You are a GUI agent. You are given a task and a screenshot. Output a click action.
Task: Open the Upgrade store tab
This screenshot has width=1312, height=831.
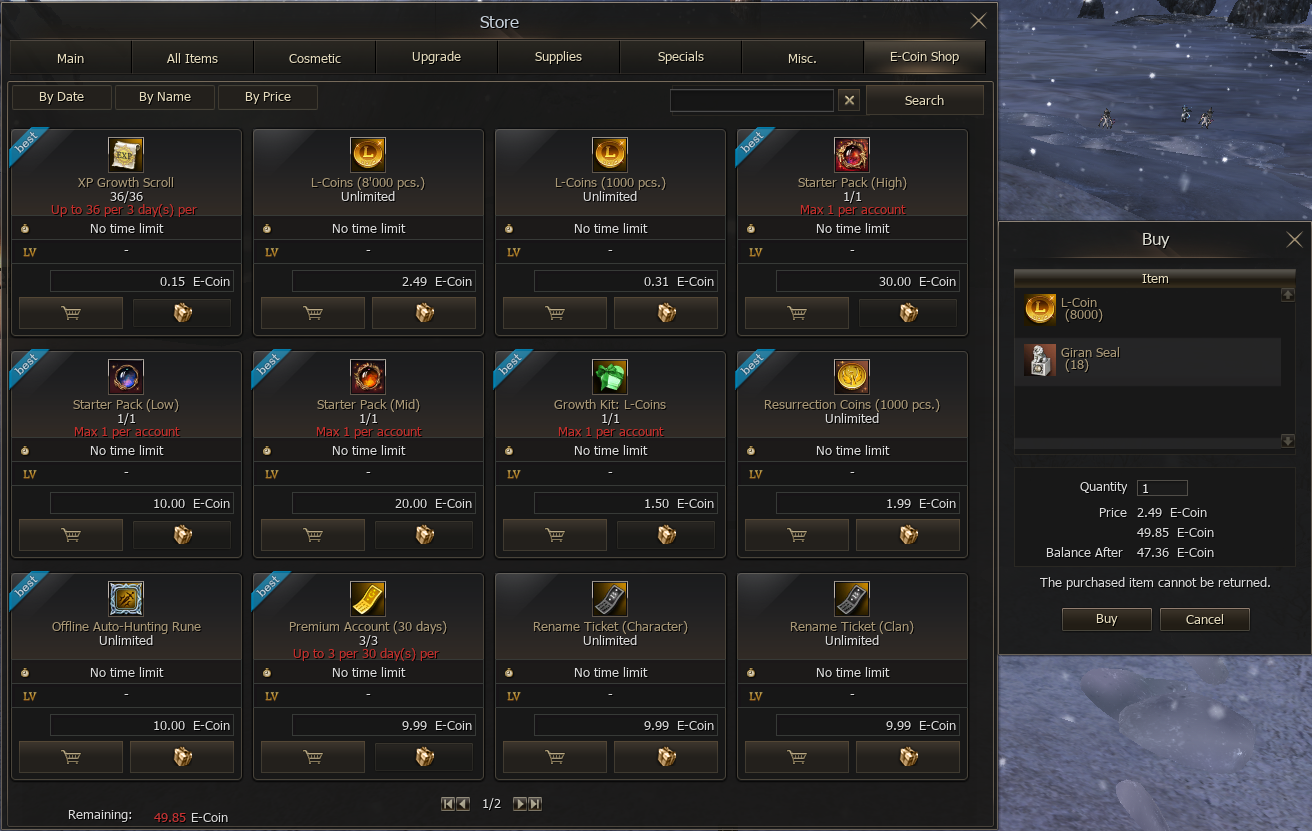436,57
